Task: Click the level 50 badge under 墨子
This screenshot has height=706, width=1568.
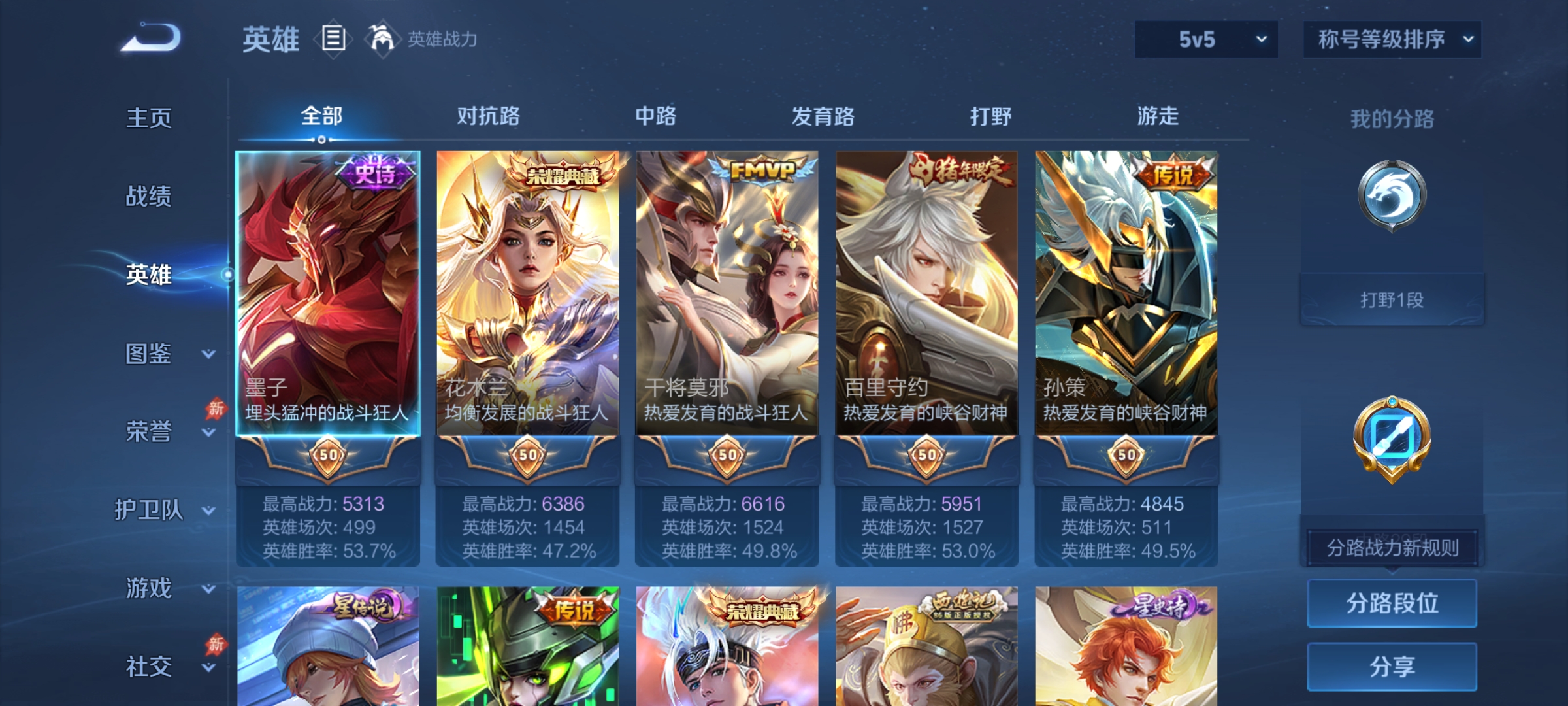Action: (x=327, y=458)
